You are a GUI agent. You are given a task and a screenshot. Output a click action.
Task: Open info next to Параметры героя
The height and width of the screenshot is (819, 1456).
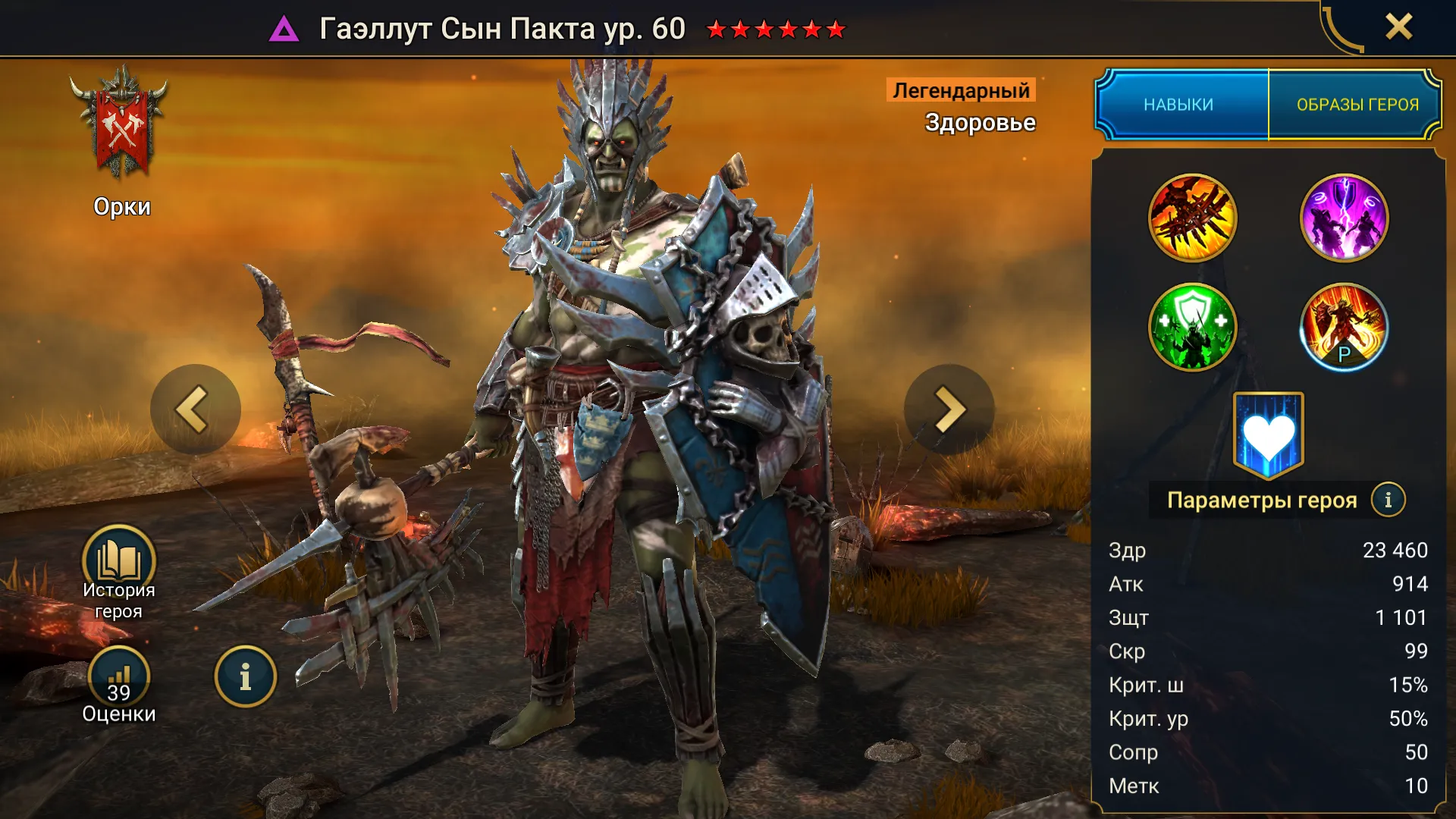[x=1388, y=500]
